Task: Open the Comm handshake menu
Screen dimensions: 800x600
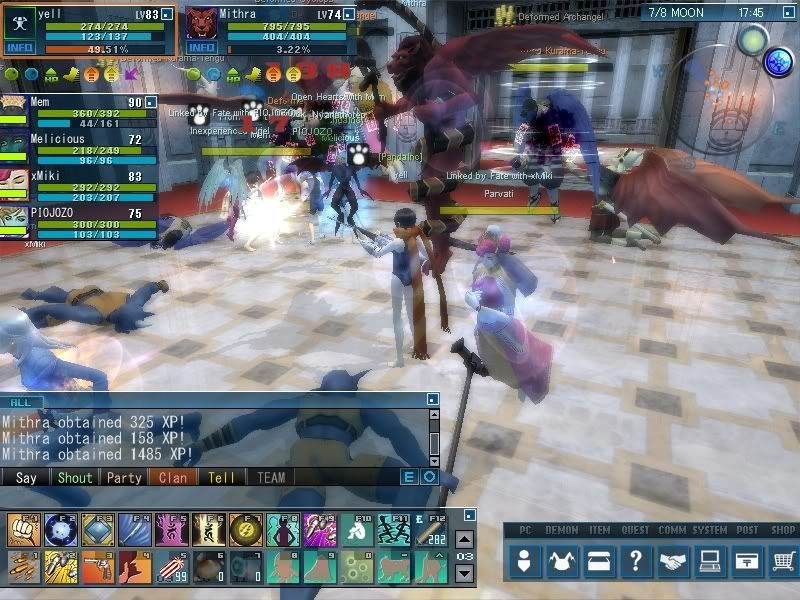Action: 673,562
